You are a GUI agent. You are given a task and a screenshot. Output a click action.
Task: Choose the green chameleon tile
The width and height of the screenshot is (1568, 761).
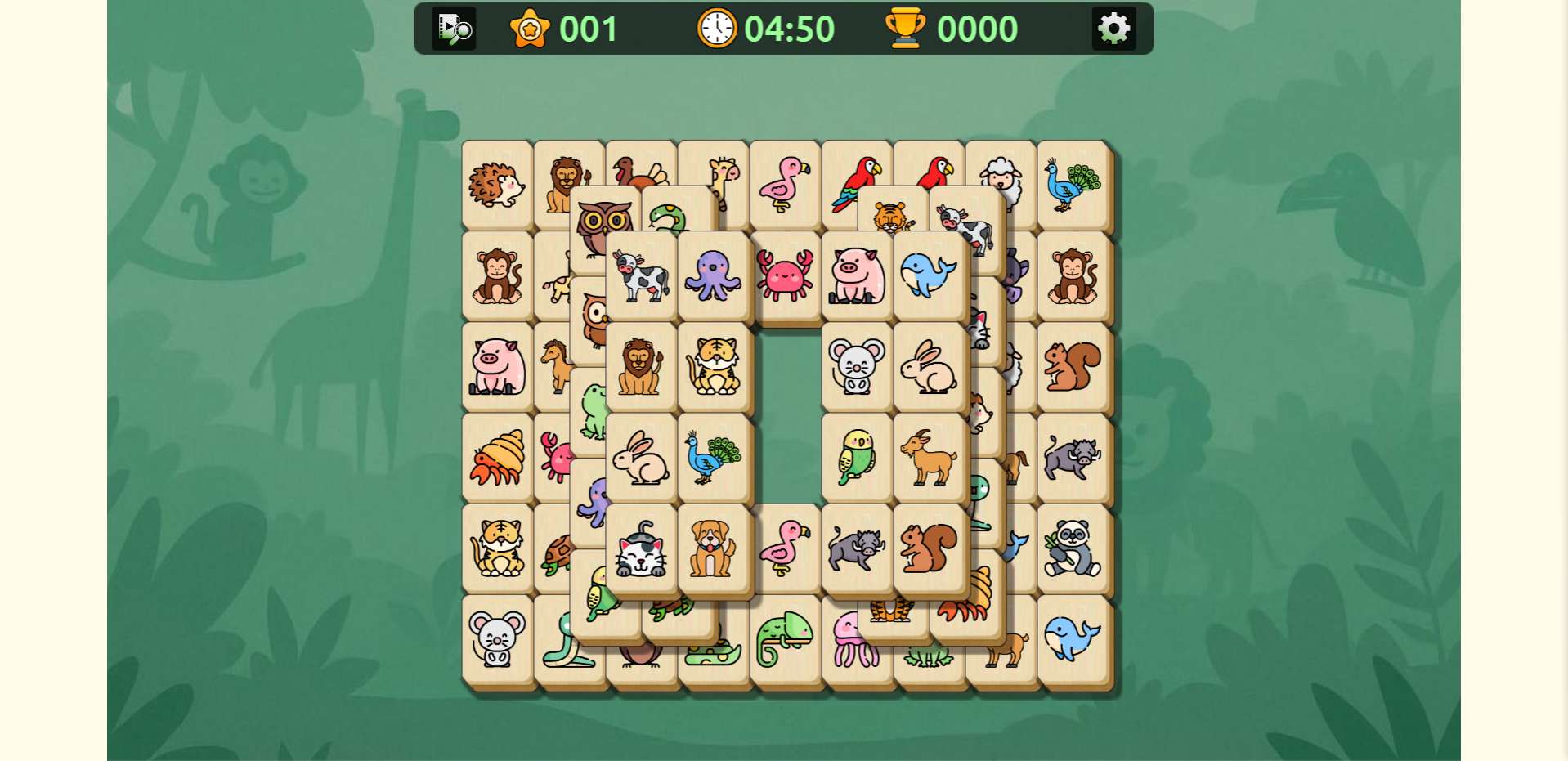pyautogui.click(x=784, y=640)
